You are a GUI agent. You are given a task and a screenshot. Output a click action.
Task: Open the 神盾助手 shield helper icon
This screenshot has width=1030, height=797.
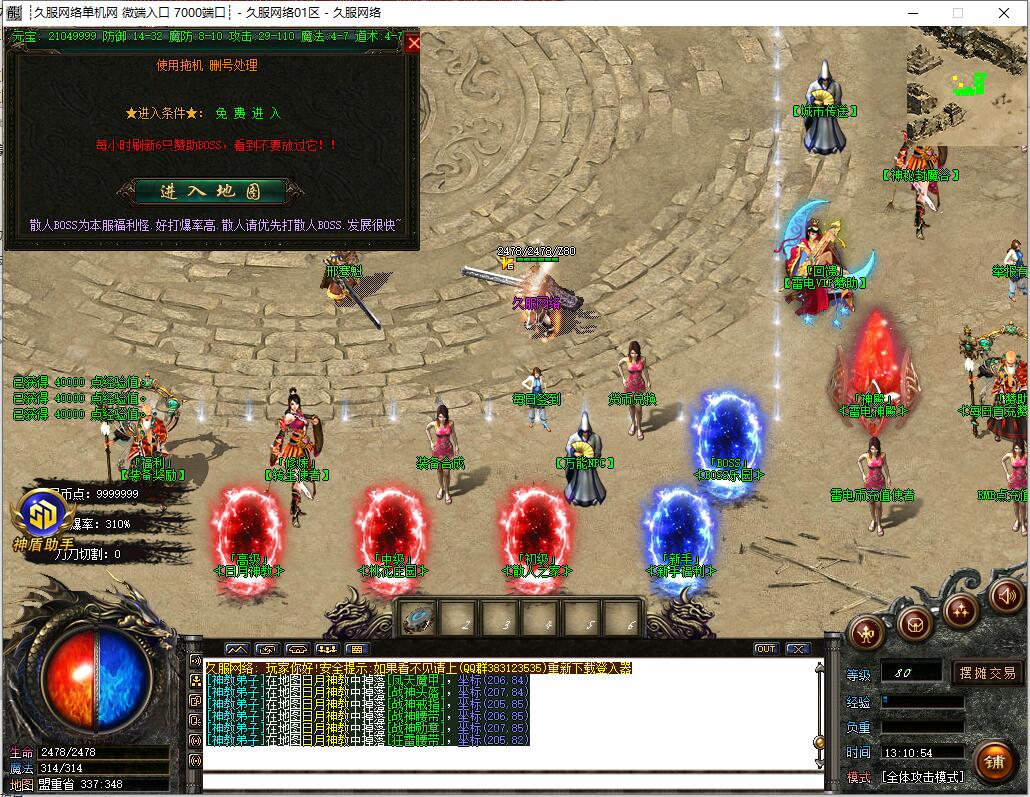tap(42, 519)
